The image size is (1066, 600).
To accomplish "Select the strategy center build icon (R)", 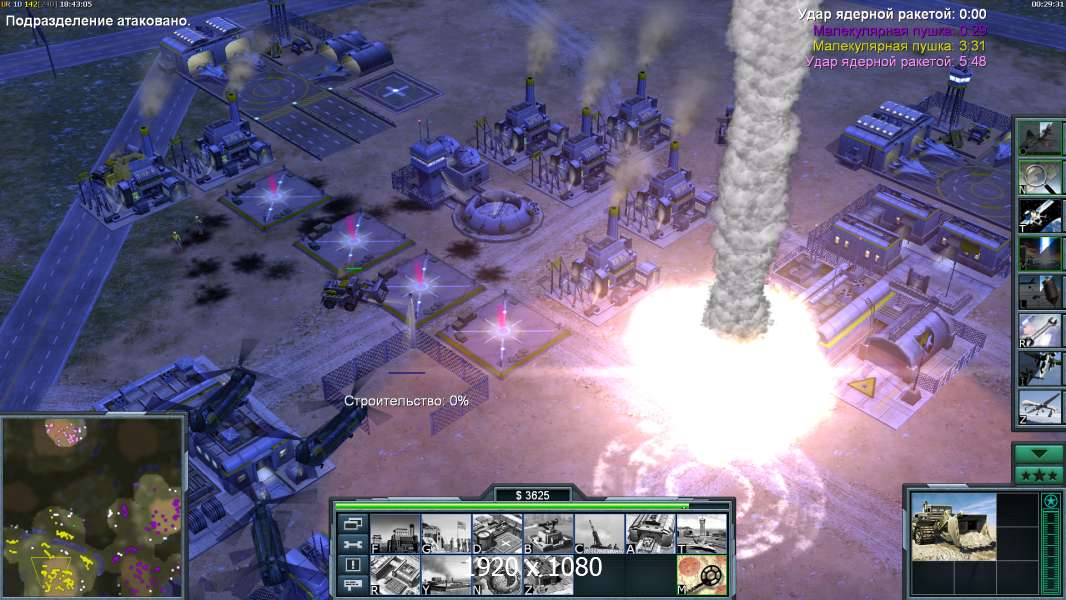I will point(395,574).
